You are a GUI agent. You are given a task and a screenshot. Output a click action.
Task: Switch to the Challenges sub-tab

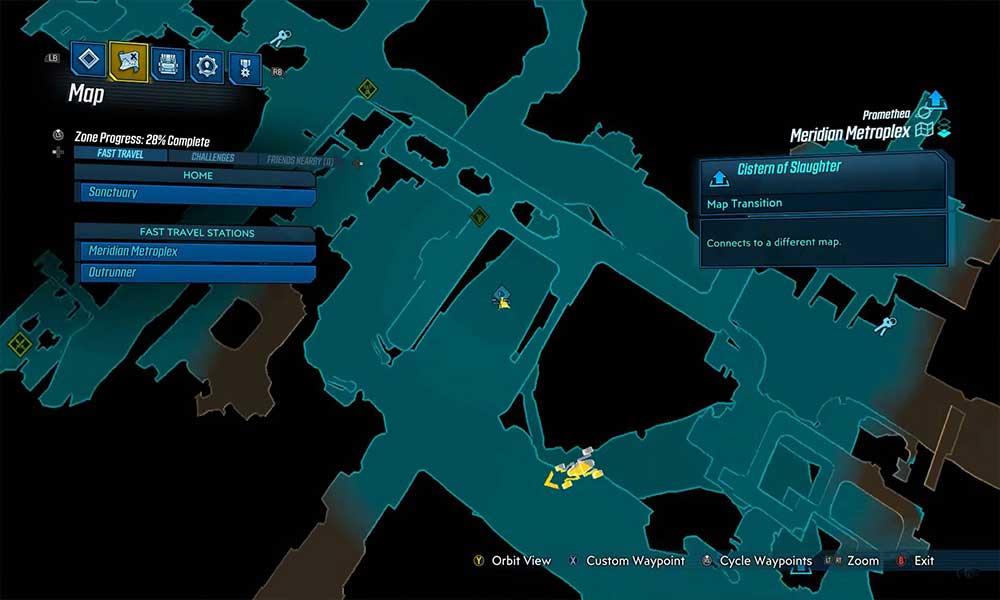212,157
